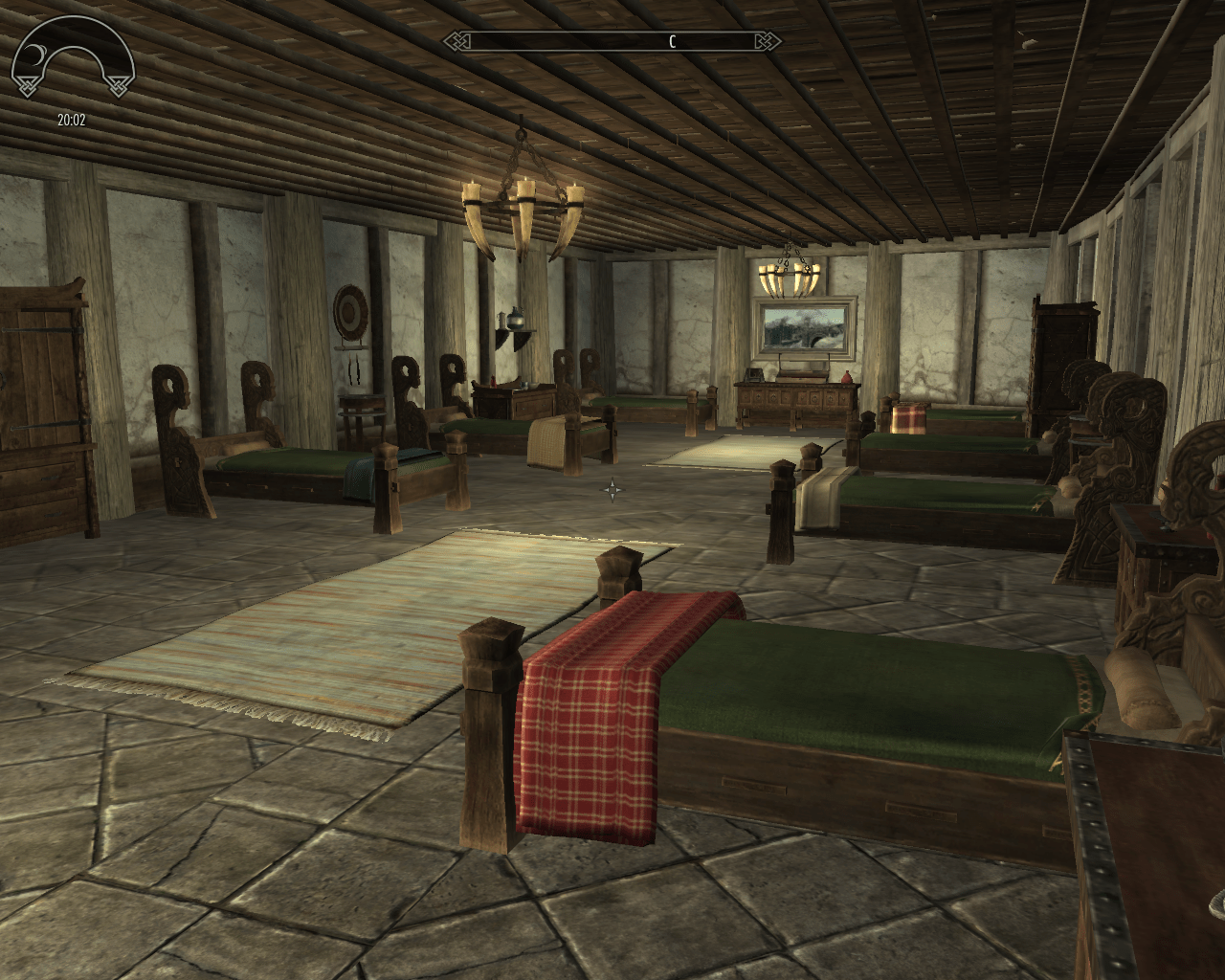Select the crosshair at screen center
Screen dimensions: 1225x980
click(x=612, y=490)
